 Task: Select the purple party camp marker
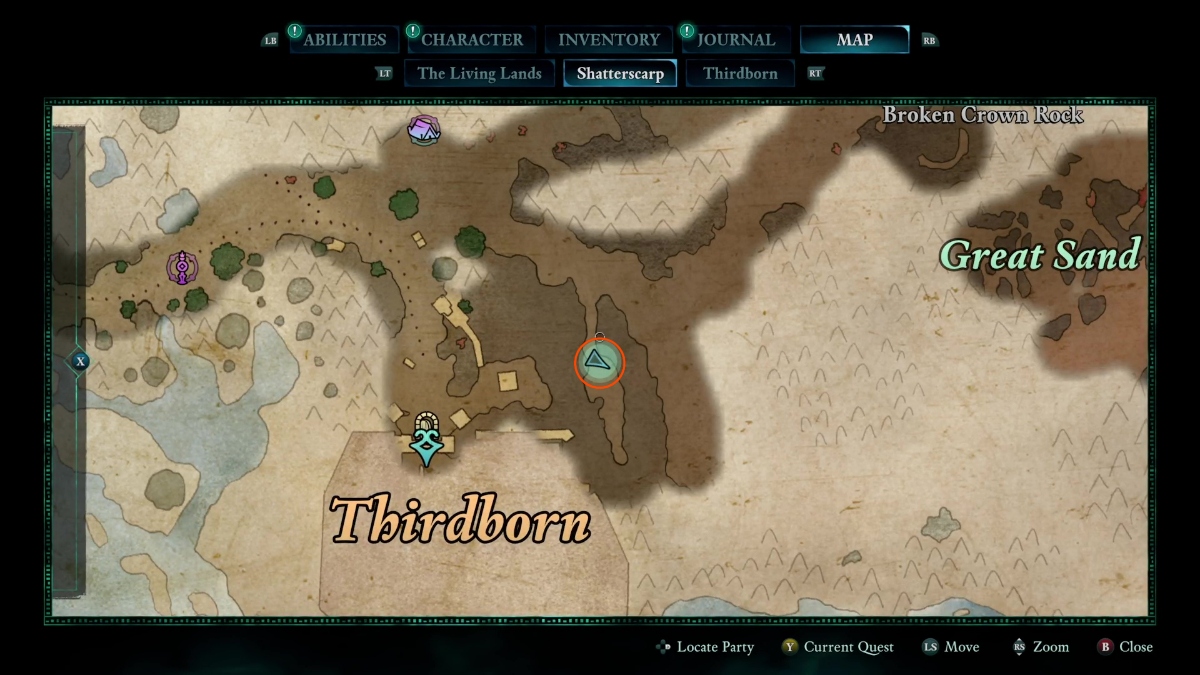pos(425,129)
